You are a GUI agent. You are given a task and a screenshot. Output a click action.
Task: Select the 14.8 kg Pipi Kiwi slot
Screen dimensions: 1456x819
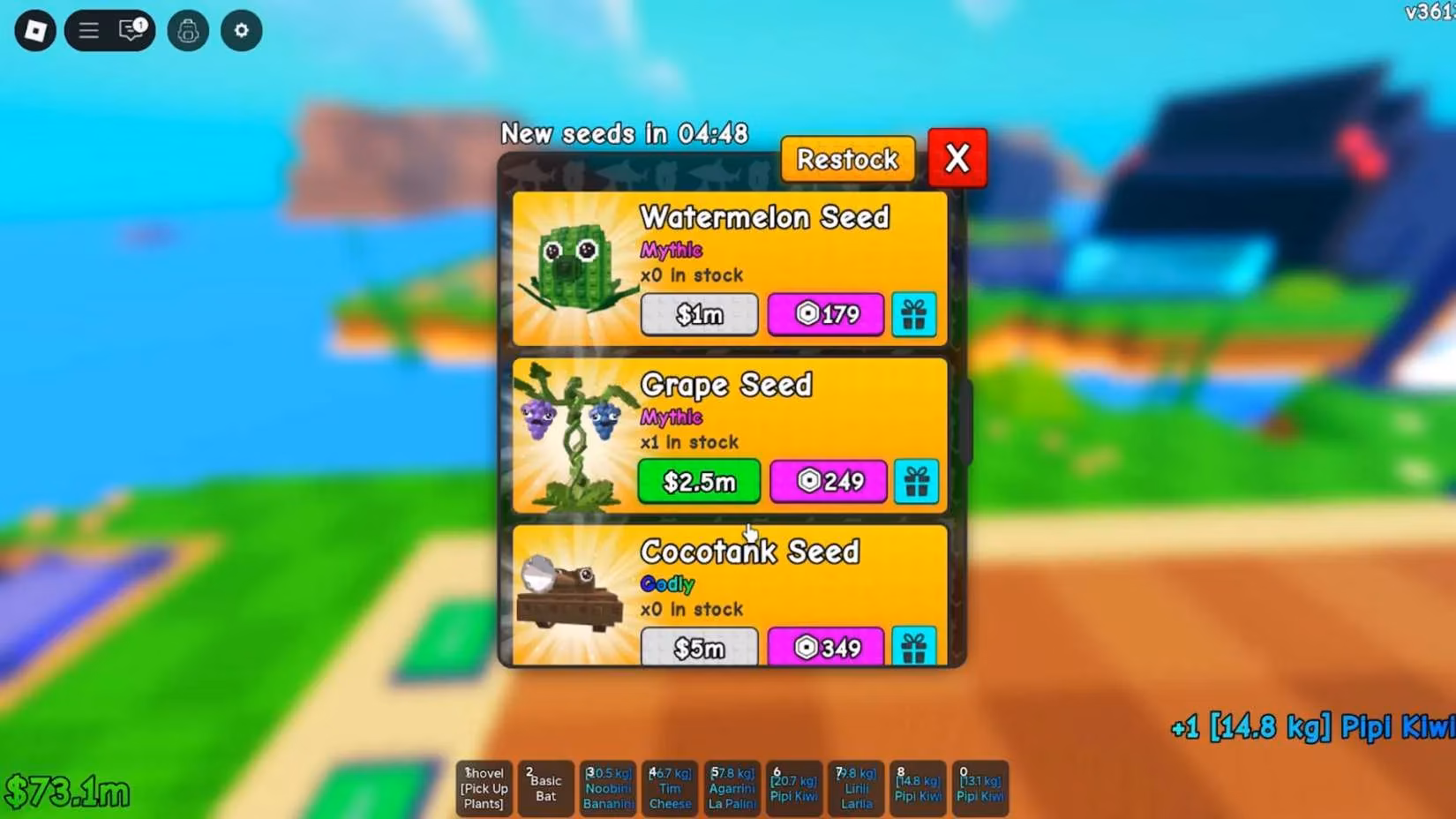coord(918,787)
